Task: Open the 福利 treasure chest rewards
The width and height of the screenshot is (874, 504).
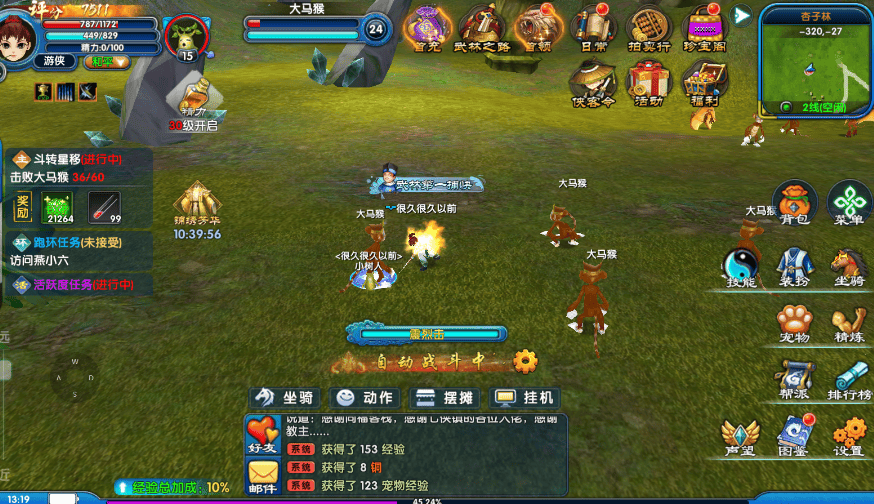Action: click(x=704, y=82)
